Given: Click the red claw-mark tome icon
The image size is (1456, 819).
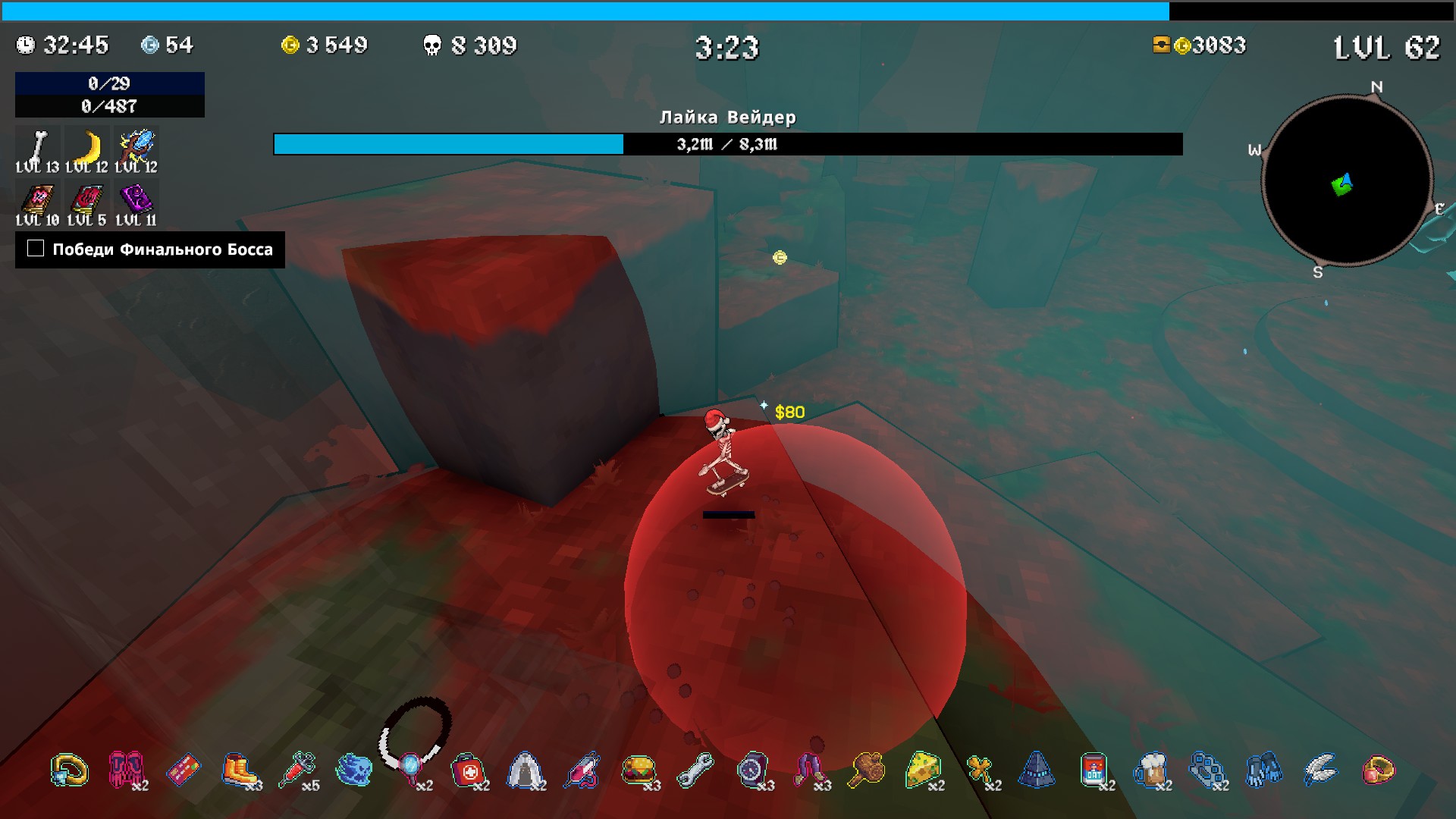Looking at the screenshot, I should (86, 199).
